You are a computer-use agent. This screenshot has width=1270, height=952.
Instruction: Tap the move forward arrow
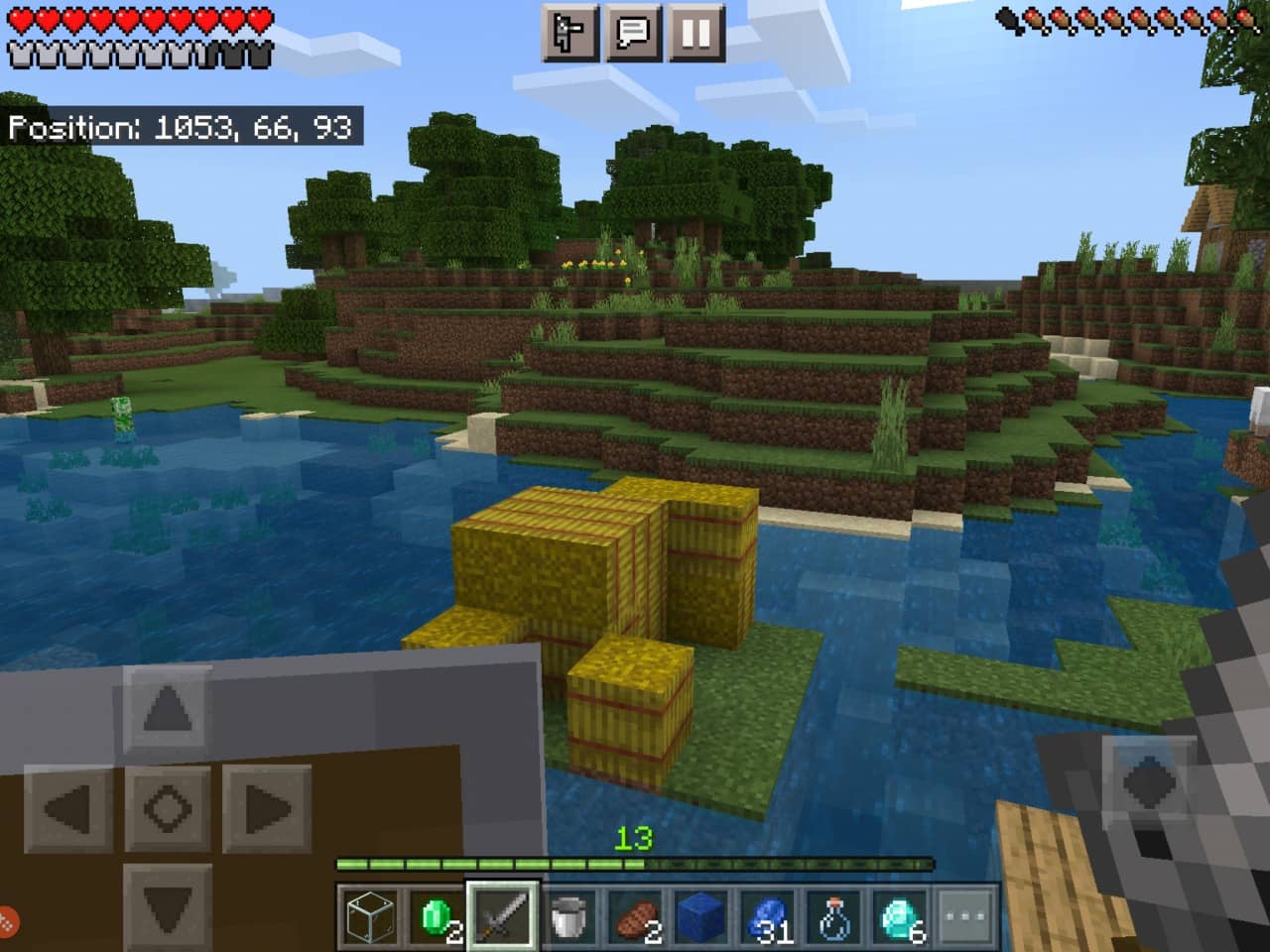click(x=167, y=709)
